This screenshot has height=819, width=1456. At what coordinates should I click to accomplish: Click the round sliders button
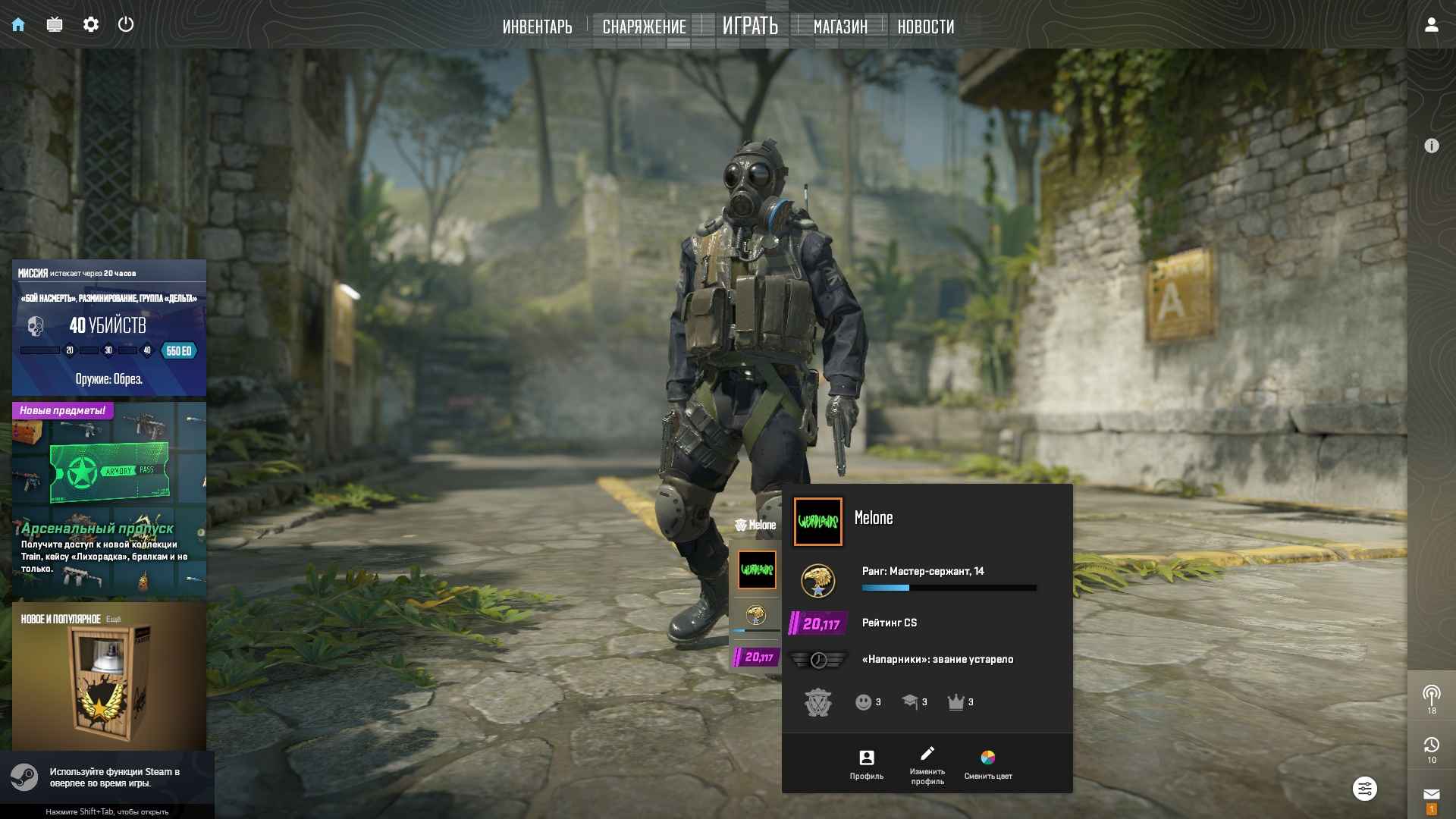coord(1364,789)
